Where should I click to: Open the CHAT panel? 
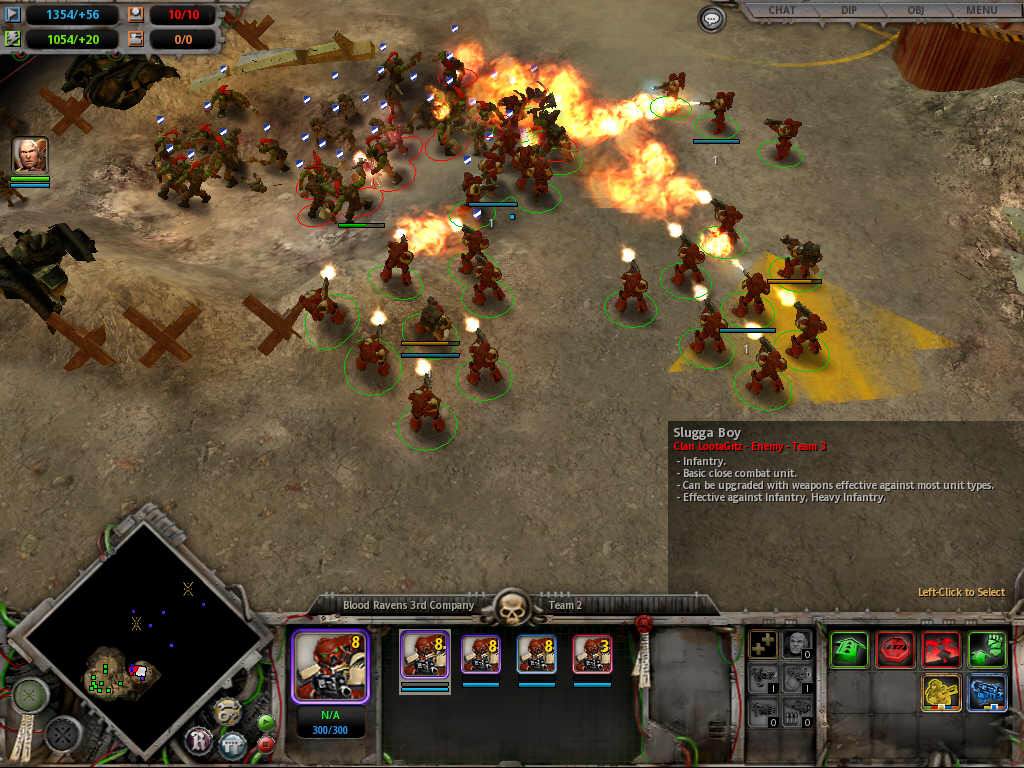[x=782, y=11]
